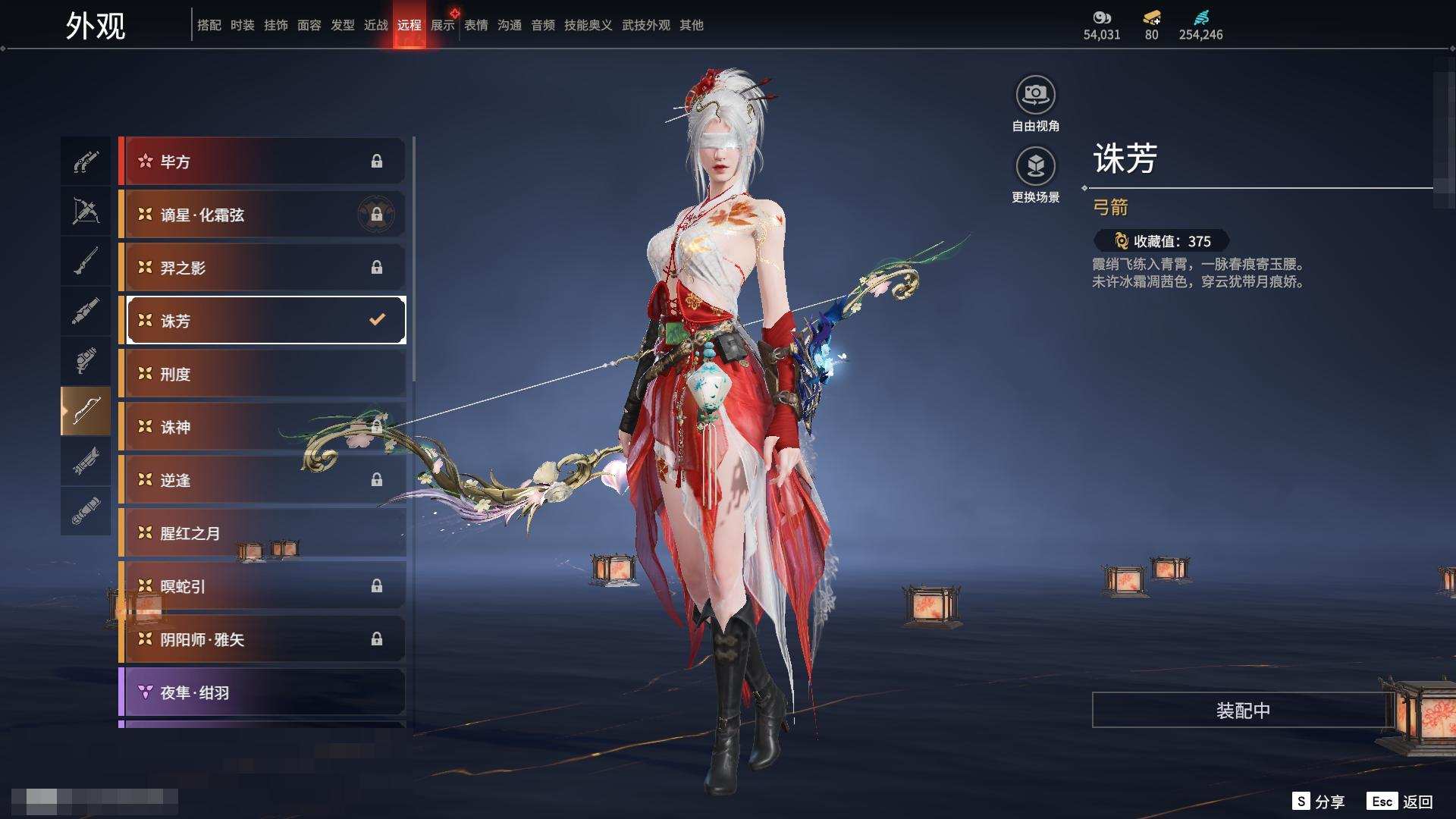
Task: Open the 武技外观 tab
Action: tap(645, 25)
